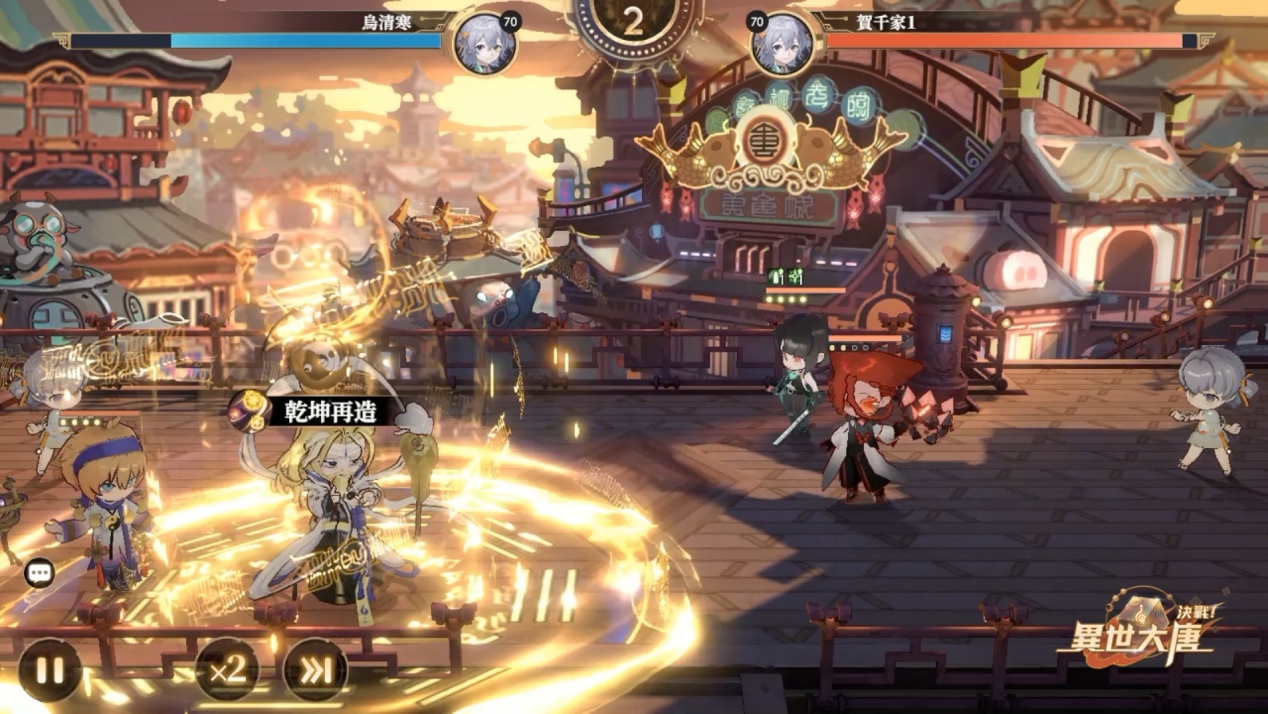Viewport: 1268px width, 714px height.
Task: Pause the battle
Action: point(49,669)
